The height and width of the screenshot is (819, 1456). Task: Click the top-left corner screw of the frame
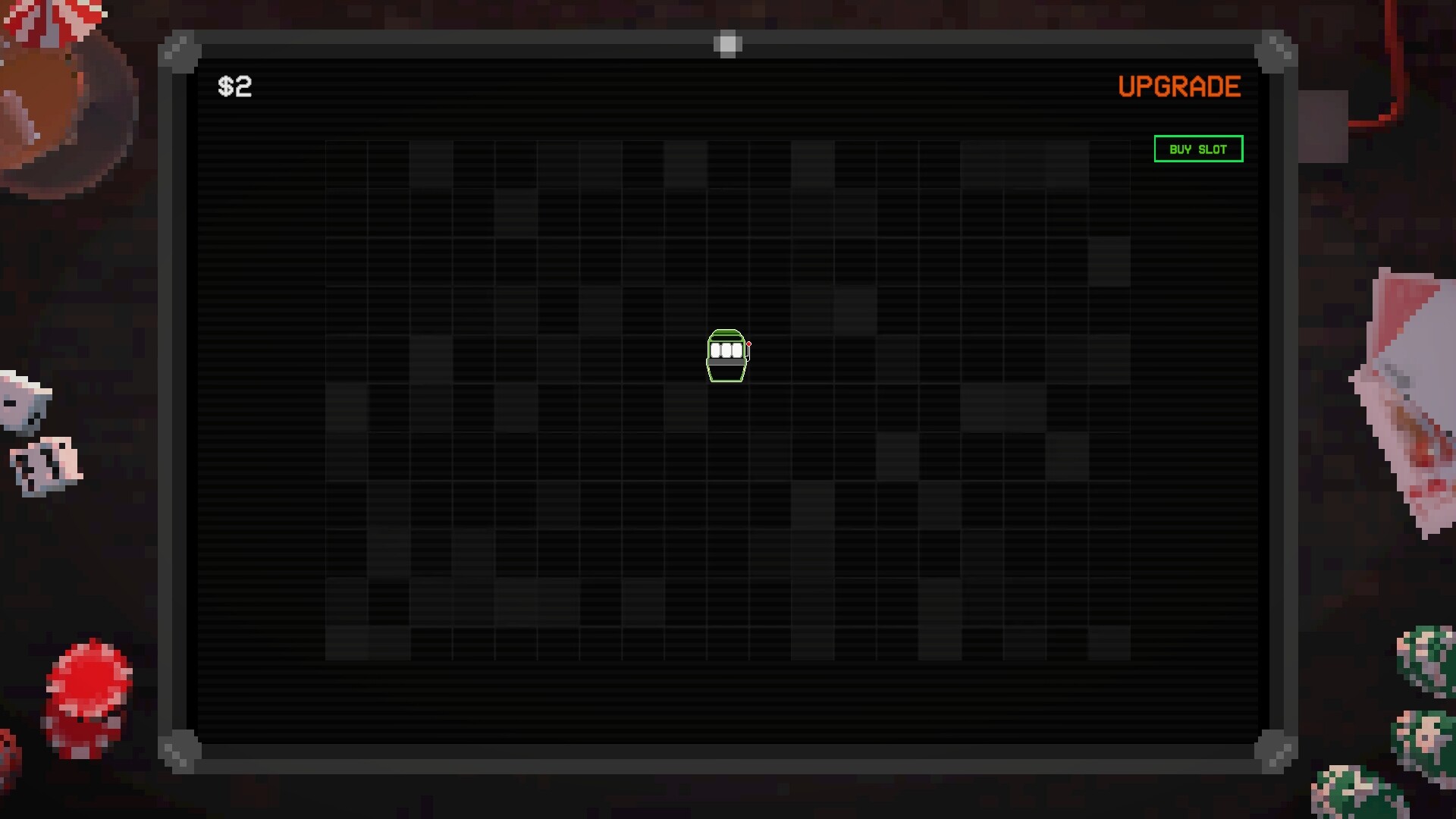pos(180,52)
